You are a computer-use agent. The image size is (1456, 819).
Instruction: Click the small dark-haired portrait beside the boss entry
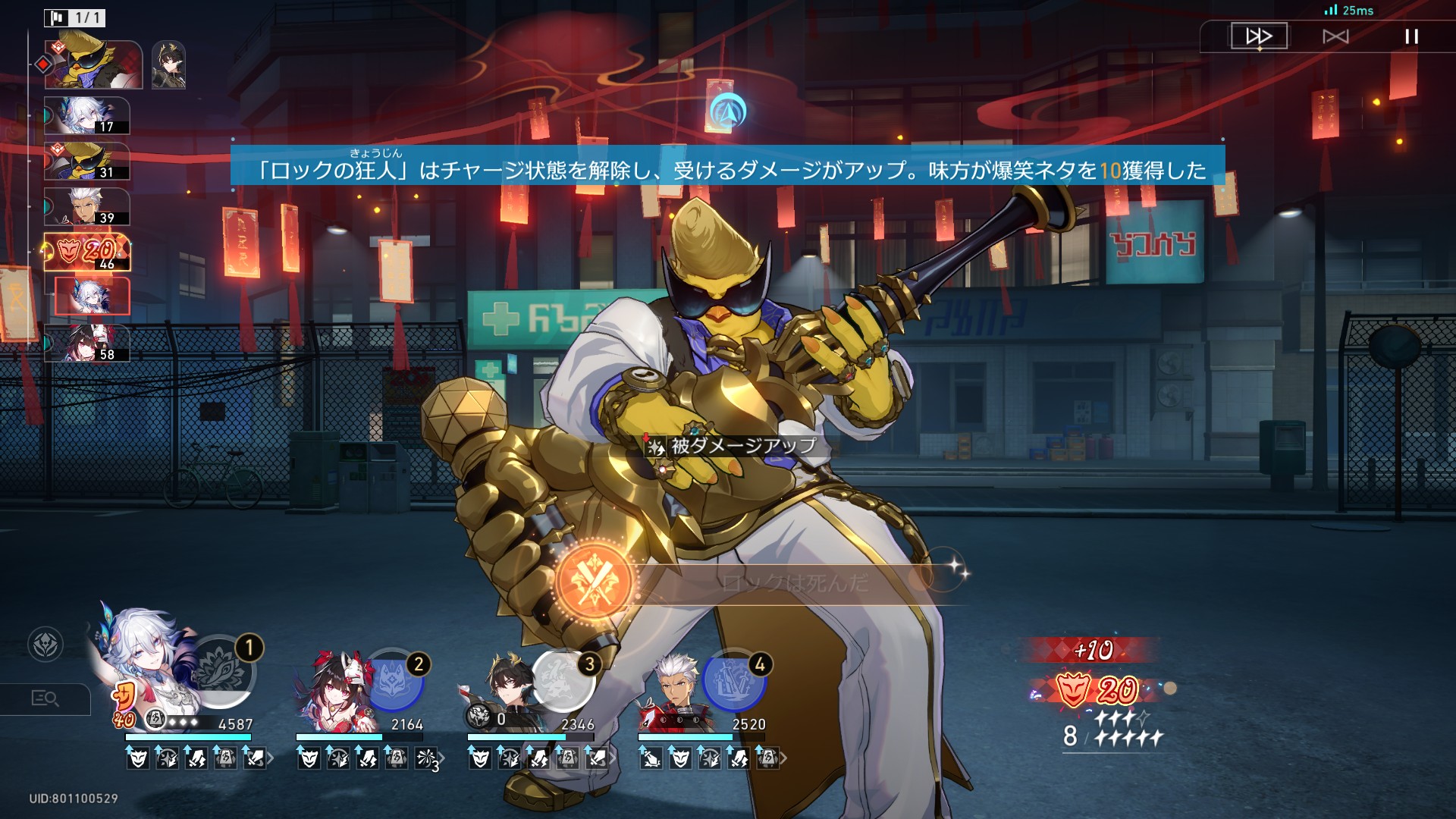pos(168,65)
